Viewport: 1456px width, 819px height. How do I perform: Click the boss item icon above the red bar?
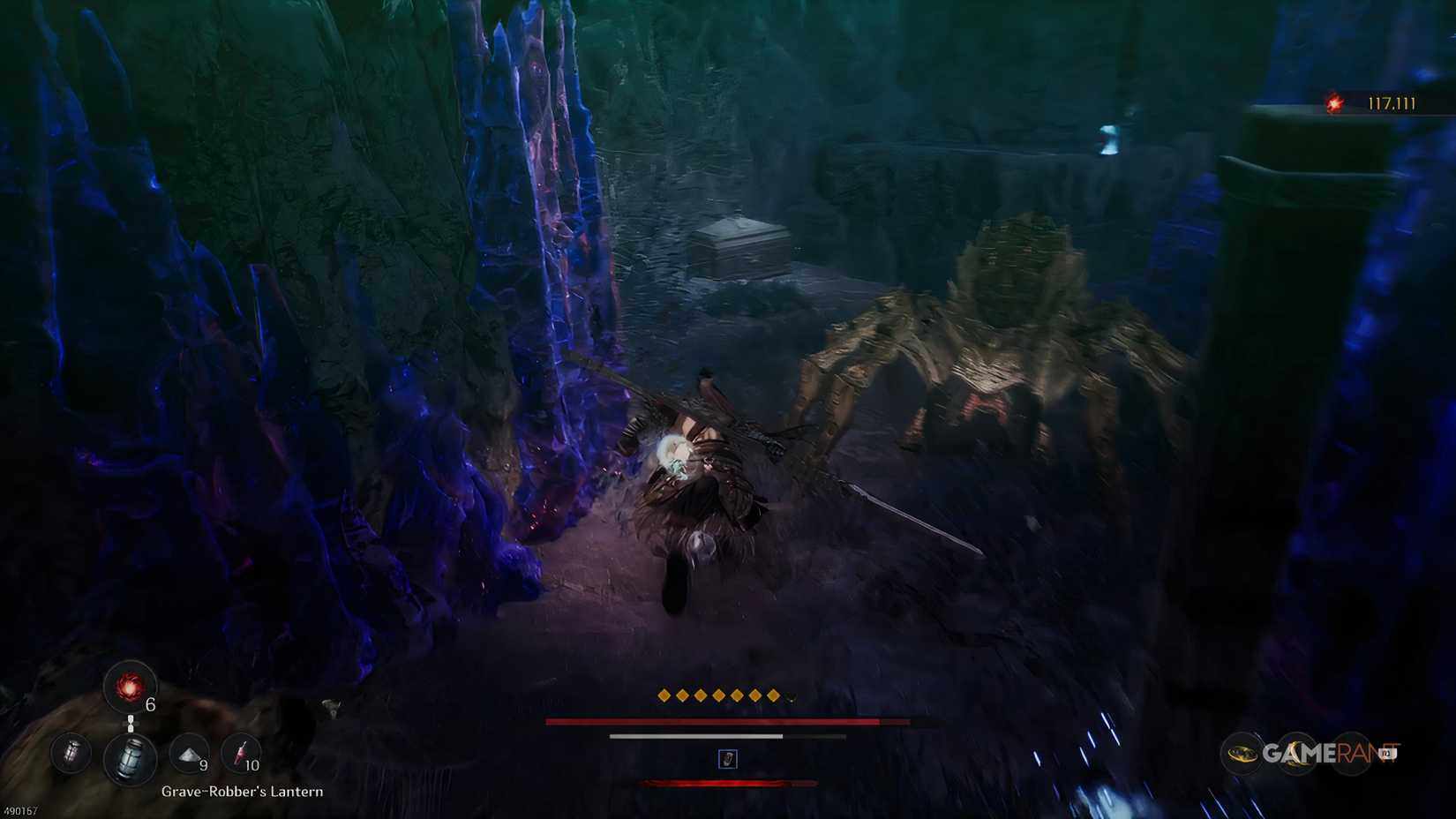coord(726,761)
